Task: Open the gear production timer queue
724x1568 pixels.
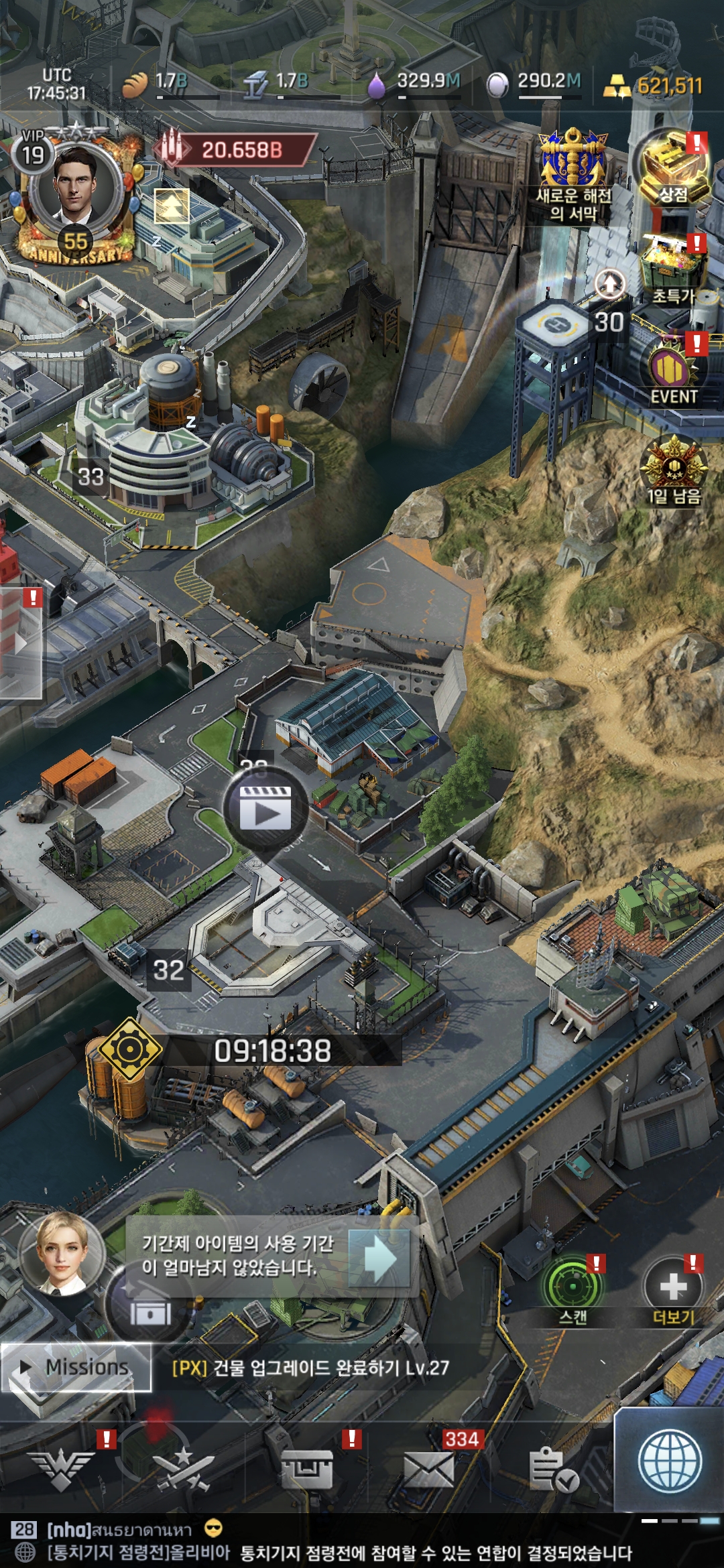Action: [x=130, y=1049]
